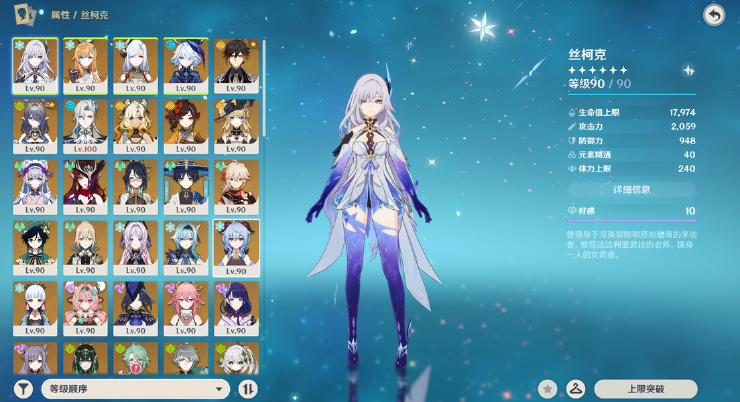Choose Zhongli's portrait in the character list

tap(236, 65)
